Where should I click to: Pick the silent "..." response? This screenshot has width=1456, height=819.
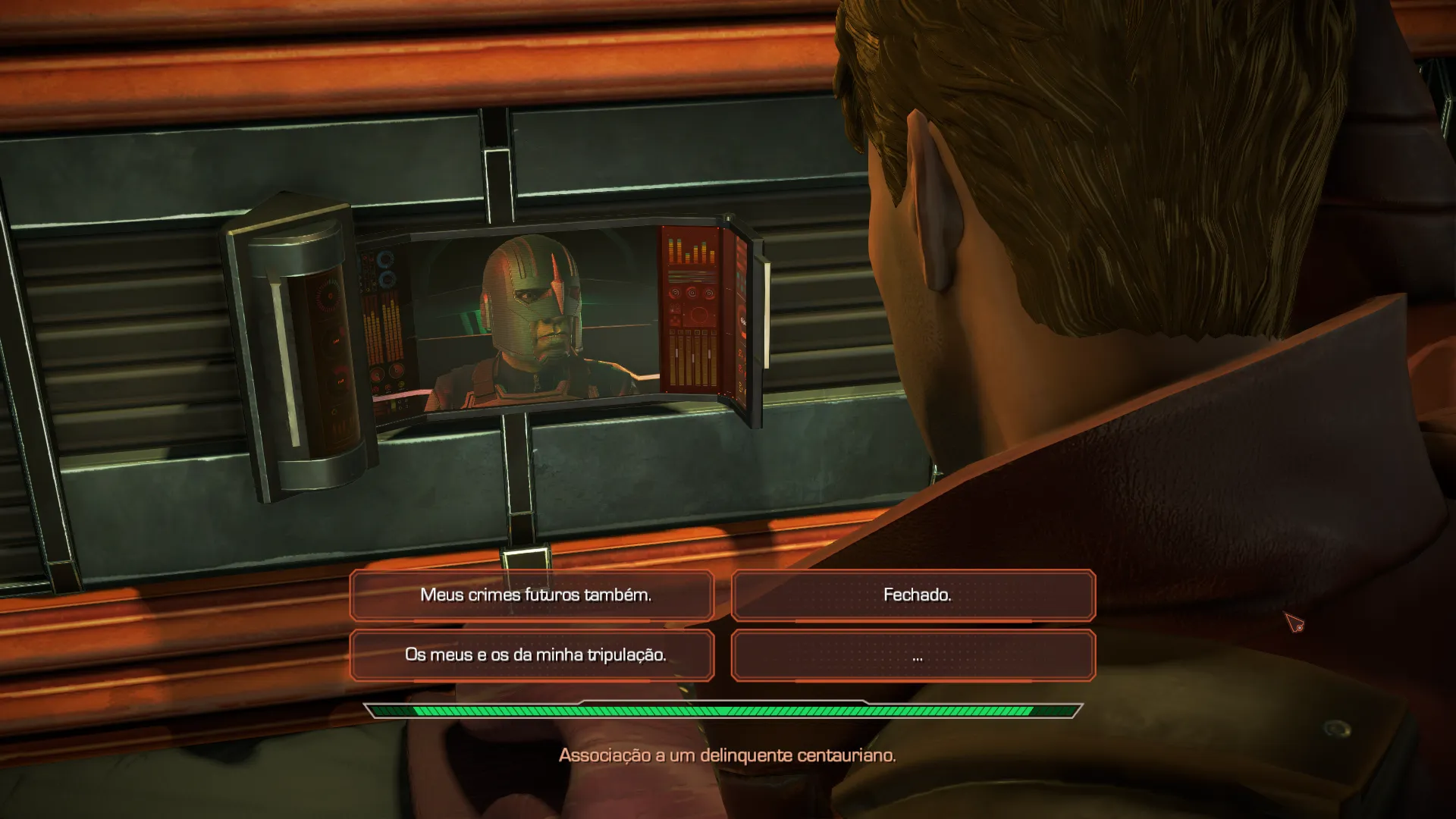click(x=914, y=655)
